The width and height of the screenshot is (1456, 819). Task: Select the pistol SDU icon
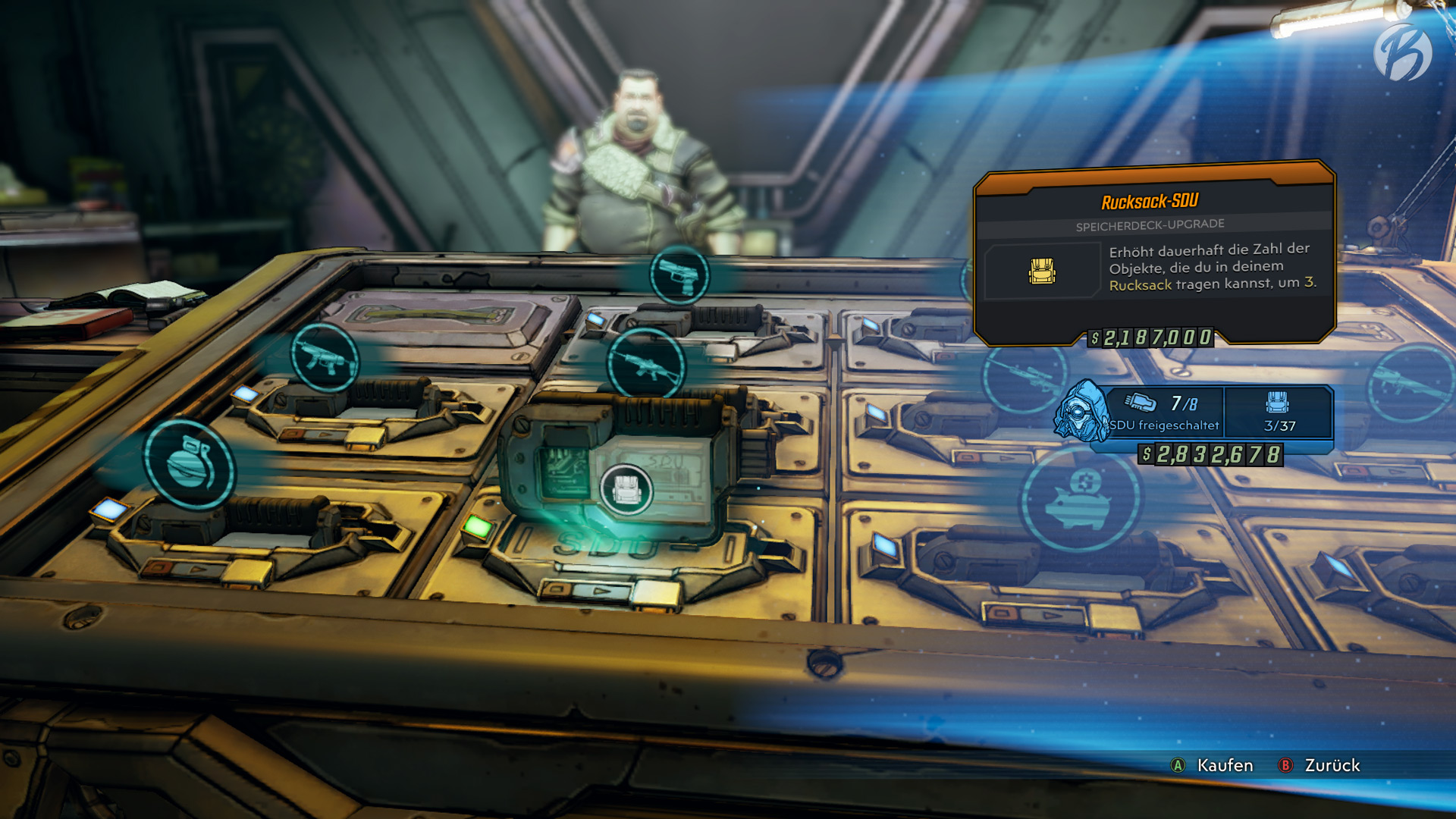coord(679,275)
